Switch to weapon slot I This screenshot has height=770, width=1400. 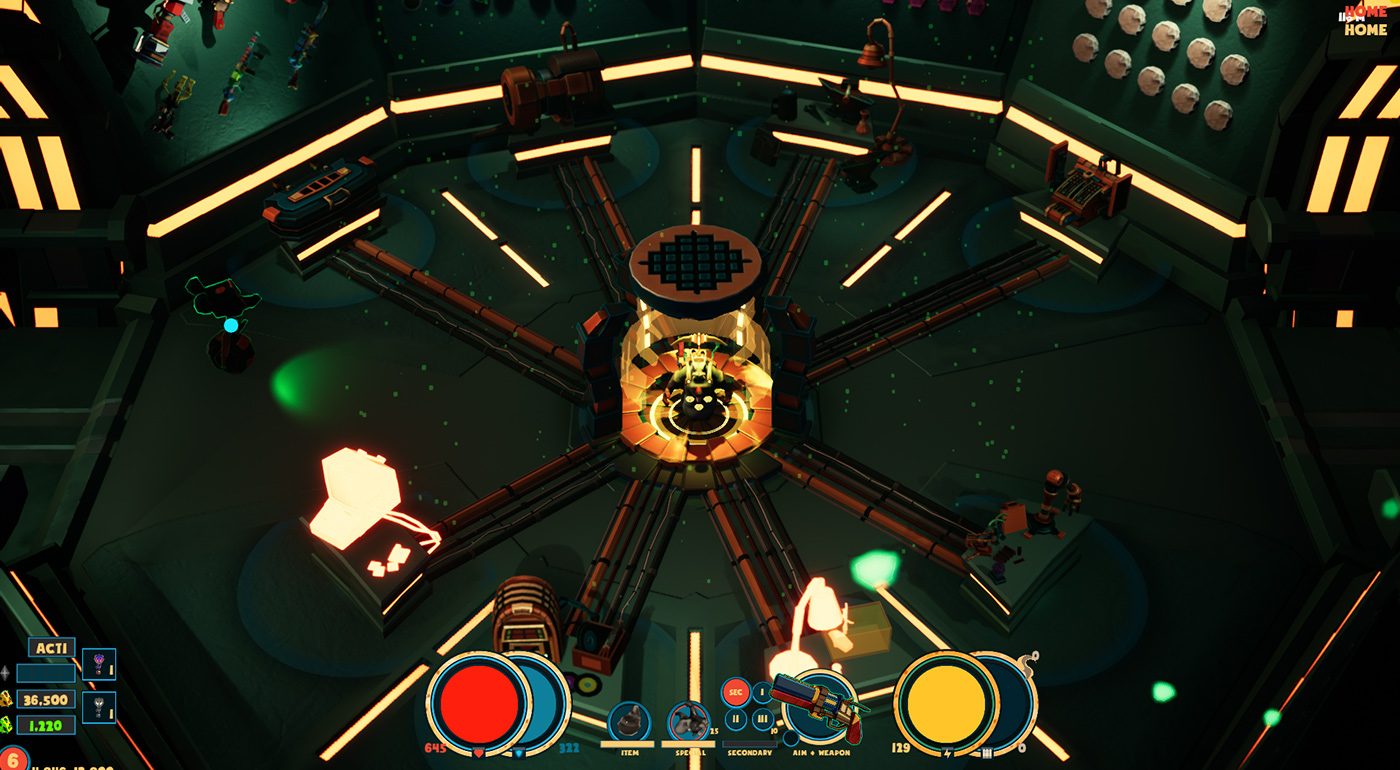[x=761, y=691]
